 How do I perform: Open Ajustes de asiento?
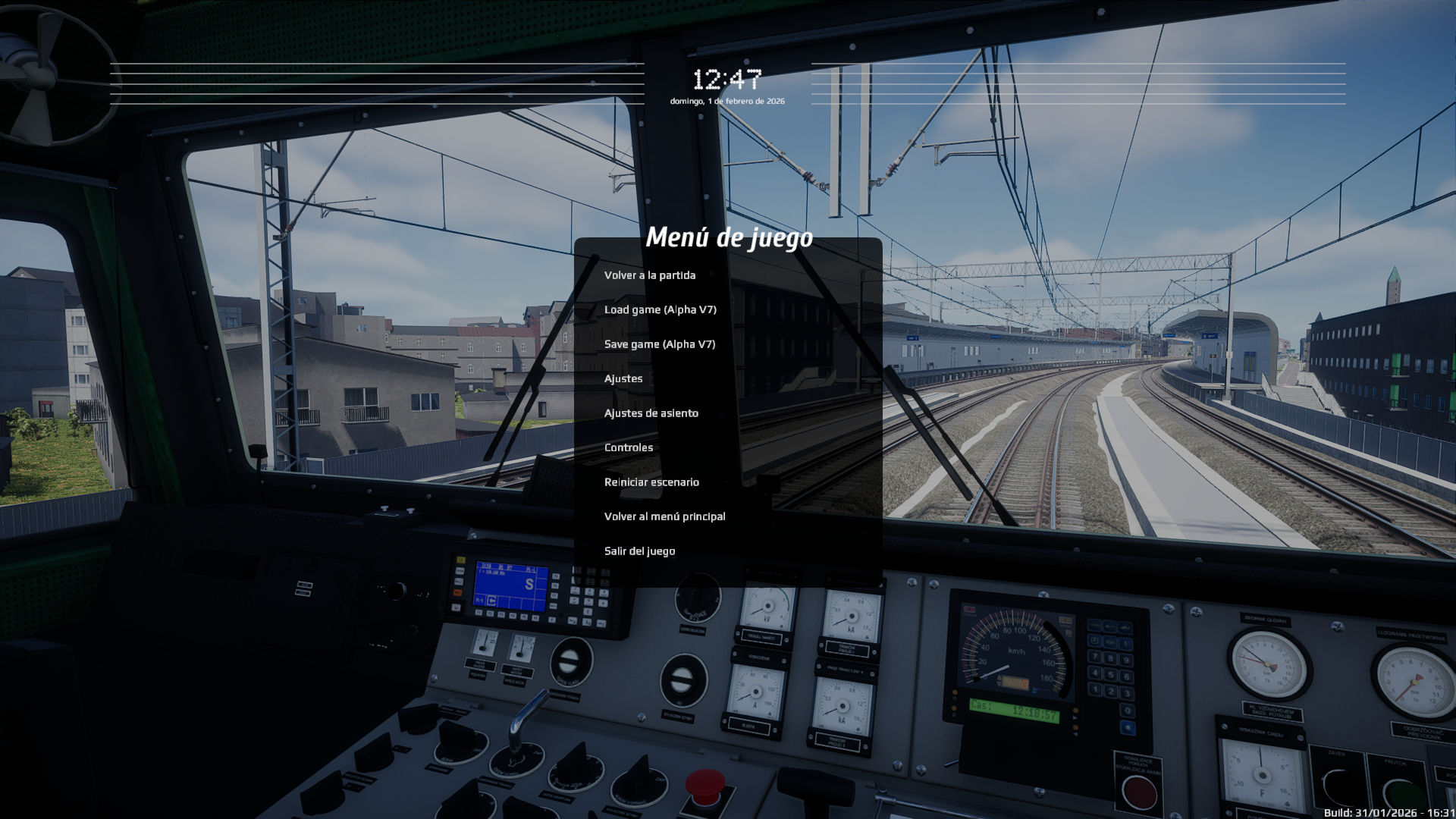651,413
